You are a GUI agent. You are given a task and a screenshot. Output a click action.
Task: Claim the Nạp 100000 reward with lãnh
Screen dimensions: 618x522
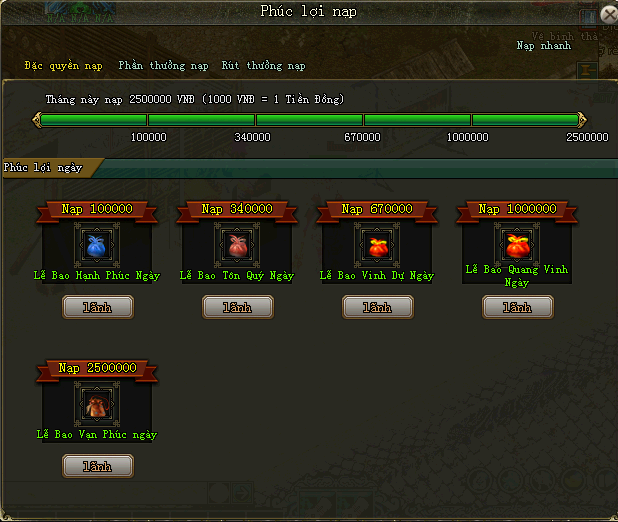click(x=97, y=307)
